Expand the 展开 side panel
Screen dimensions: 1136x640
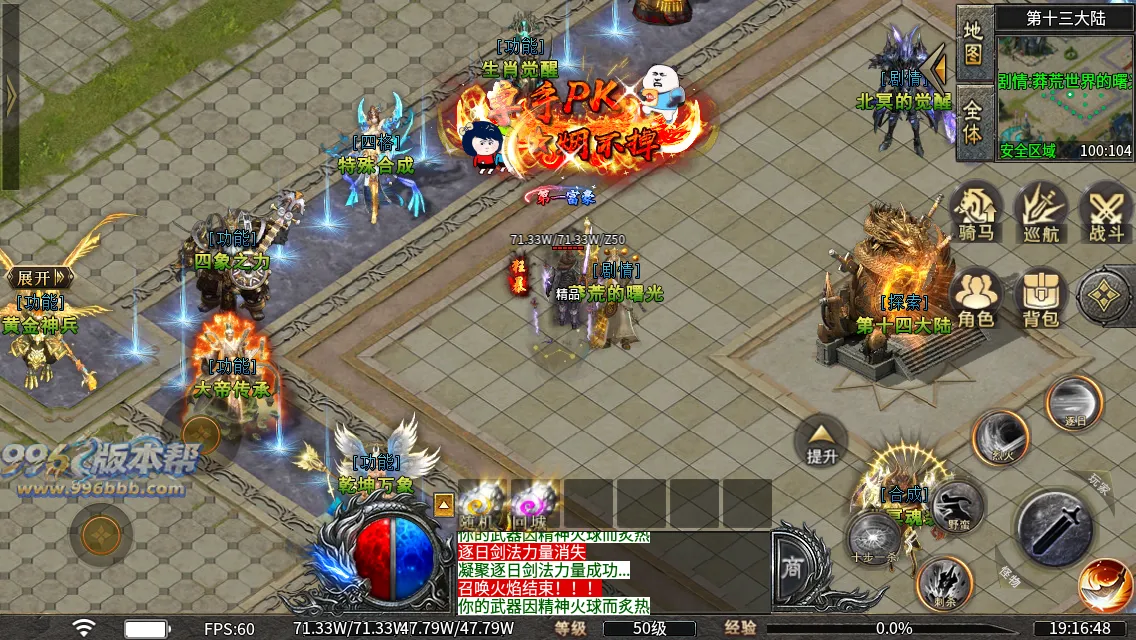35,277
